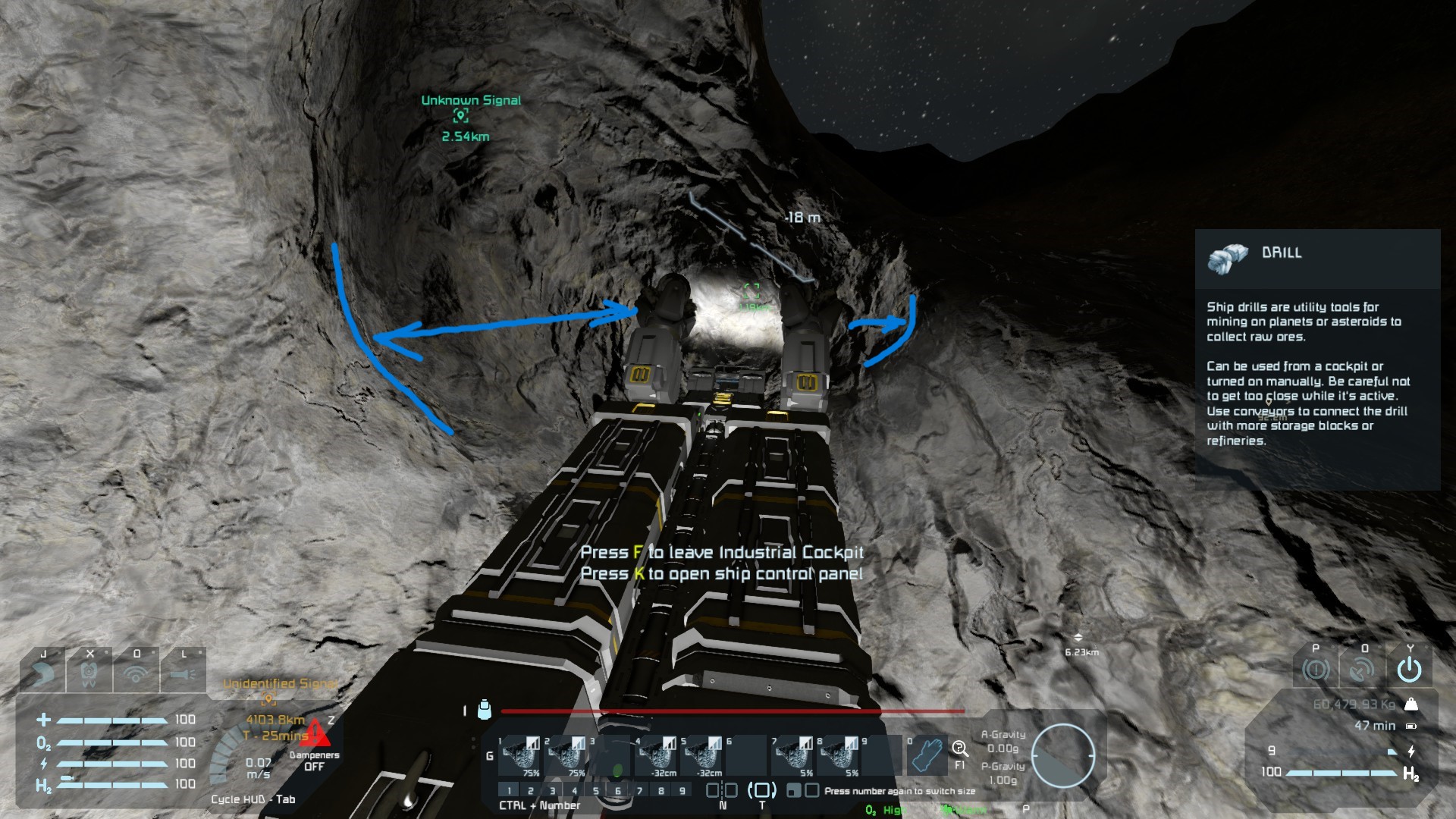1456x819 pixels.
Task: Toggle the symmetry mode icon above N
Action: pyautogui.click(x=721, y=790)
